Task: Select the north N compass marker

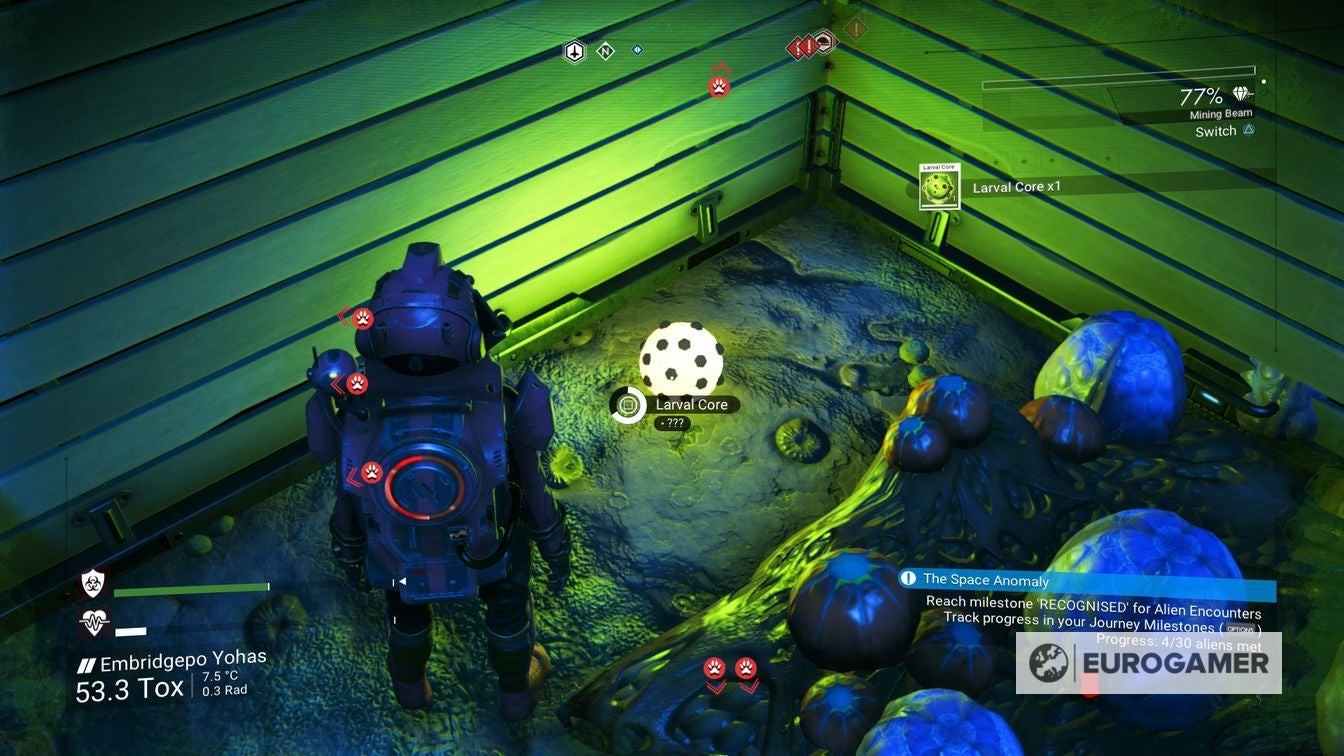Action: 605,51
